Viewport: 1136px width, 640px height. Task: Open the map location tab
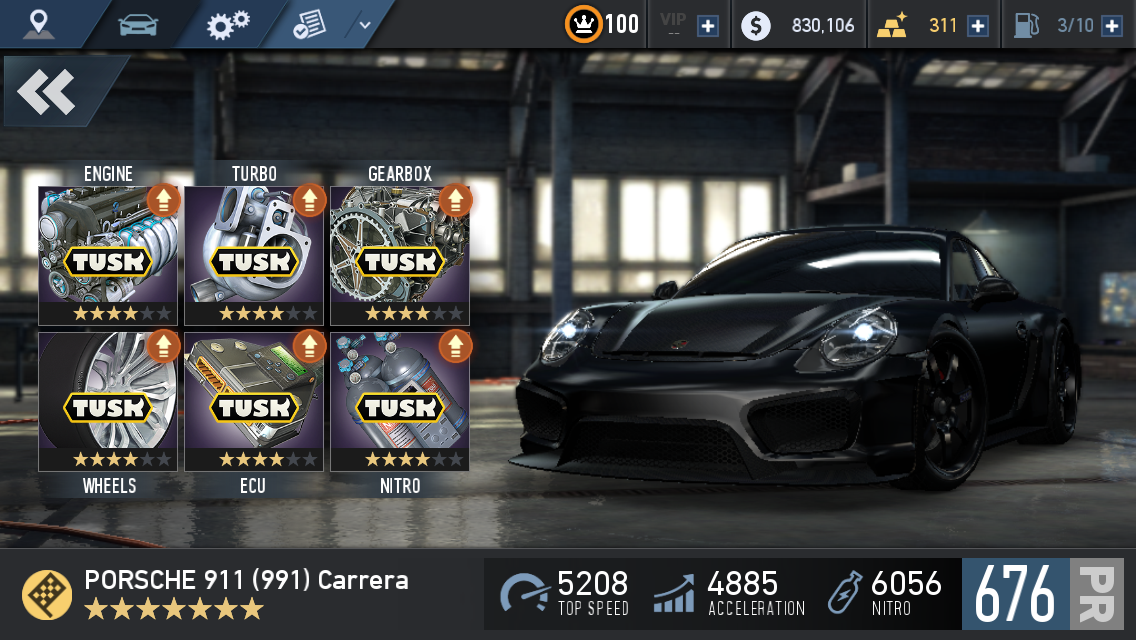coord(40,24)
